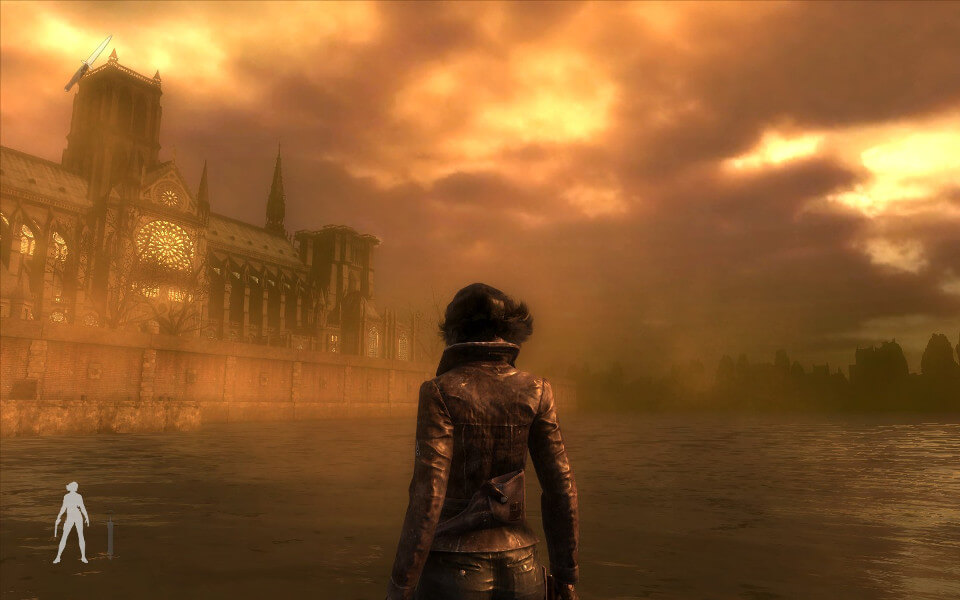Select the sword weapon icon
Image resolution: width=960 pixels, height=600 pixels.
pyautogui.click(x=110, y=536)
